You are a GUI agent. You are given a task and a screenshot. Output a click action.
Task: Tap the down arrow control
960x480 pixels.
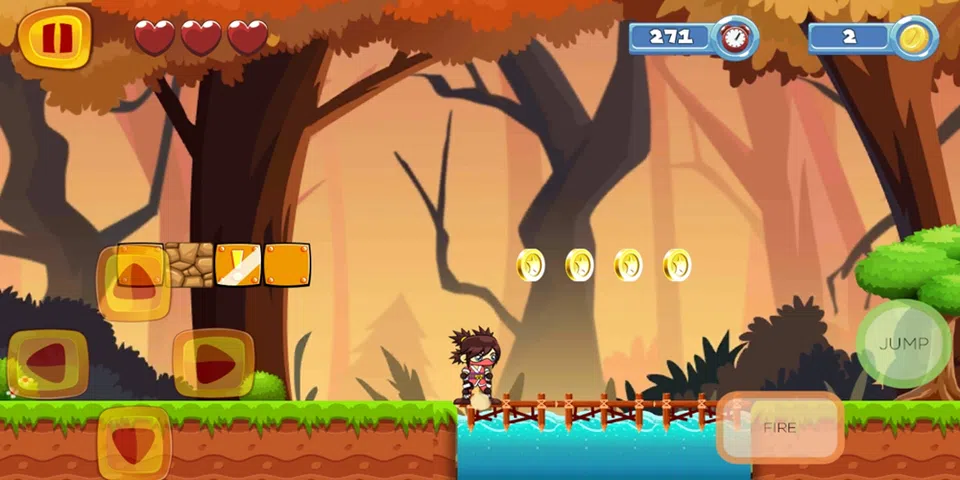(x=133, y=443)
